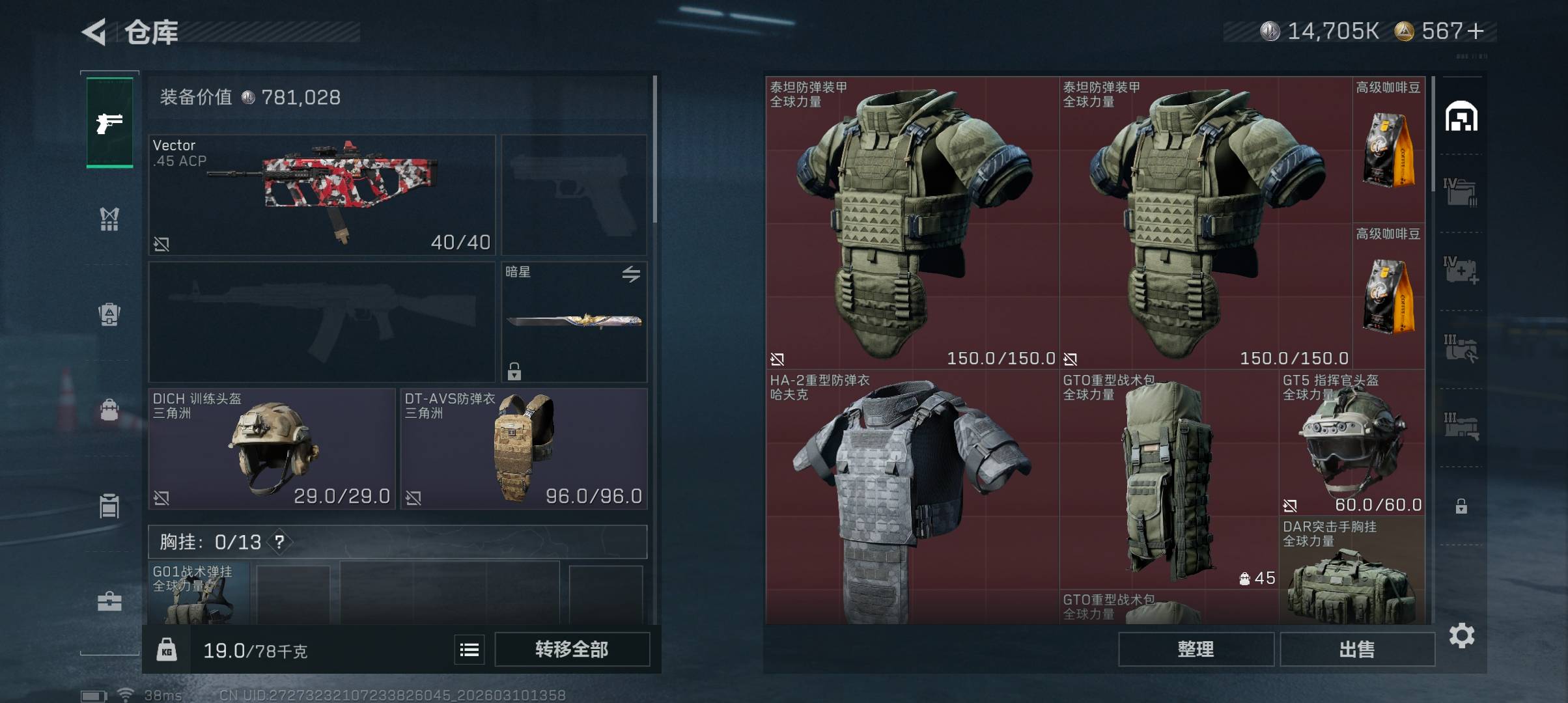
Task: Select the 暗星 knife slot
Action: click(574, 322)
